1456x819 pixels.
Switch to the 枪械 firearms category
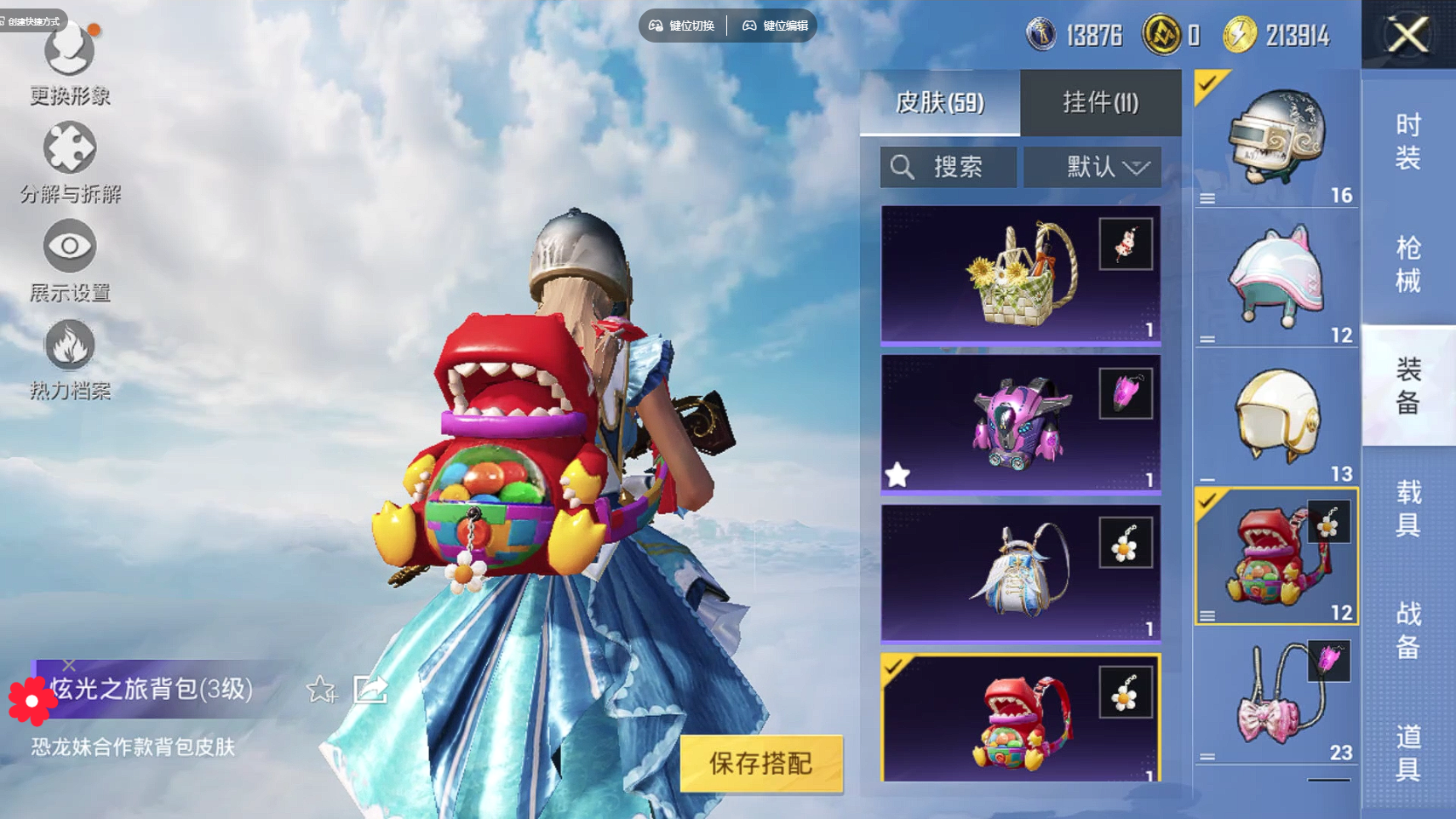tap(1408, 264)
